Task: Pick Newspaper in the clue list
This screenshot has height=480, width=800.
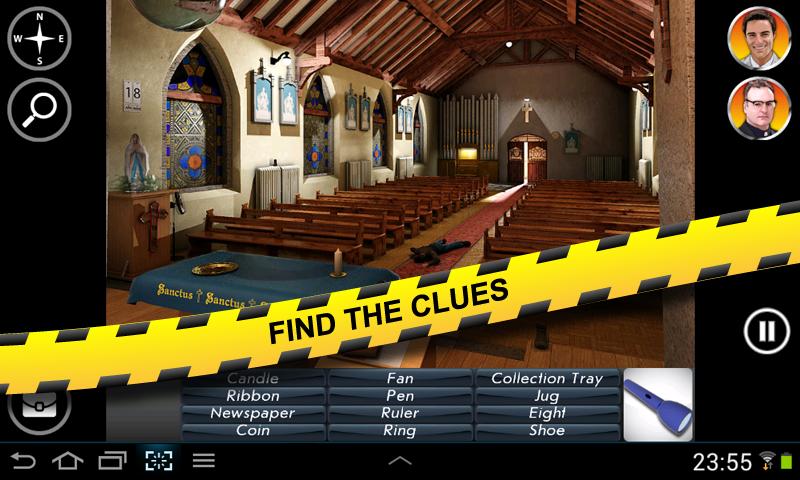Action: click(253, 413)
